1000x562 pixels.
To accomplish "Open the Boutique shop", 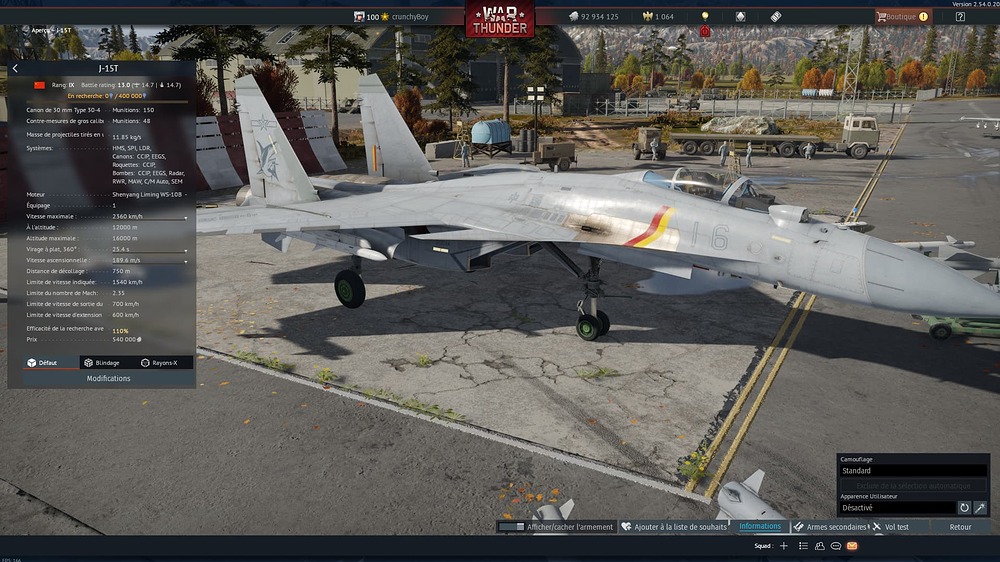I will (903, 17).
